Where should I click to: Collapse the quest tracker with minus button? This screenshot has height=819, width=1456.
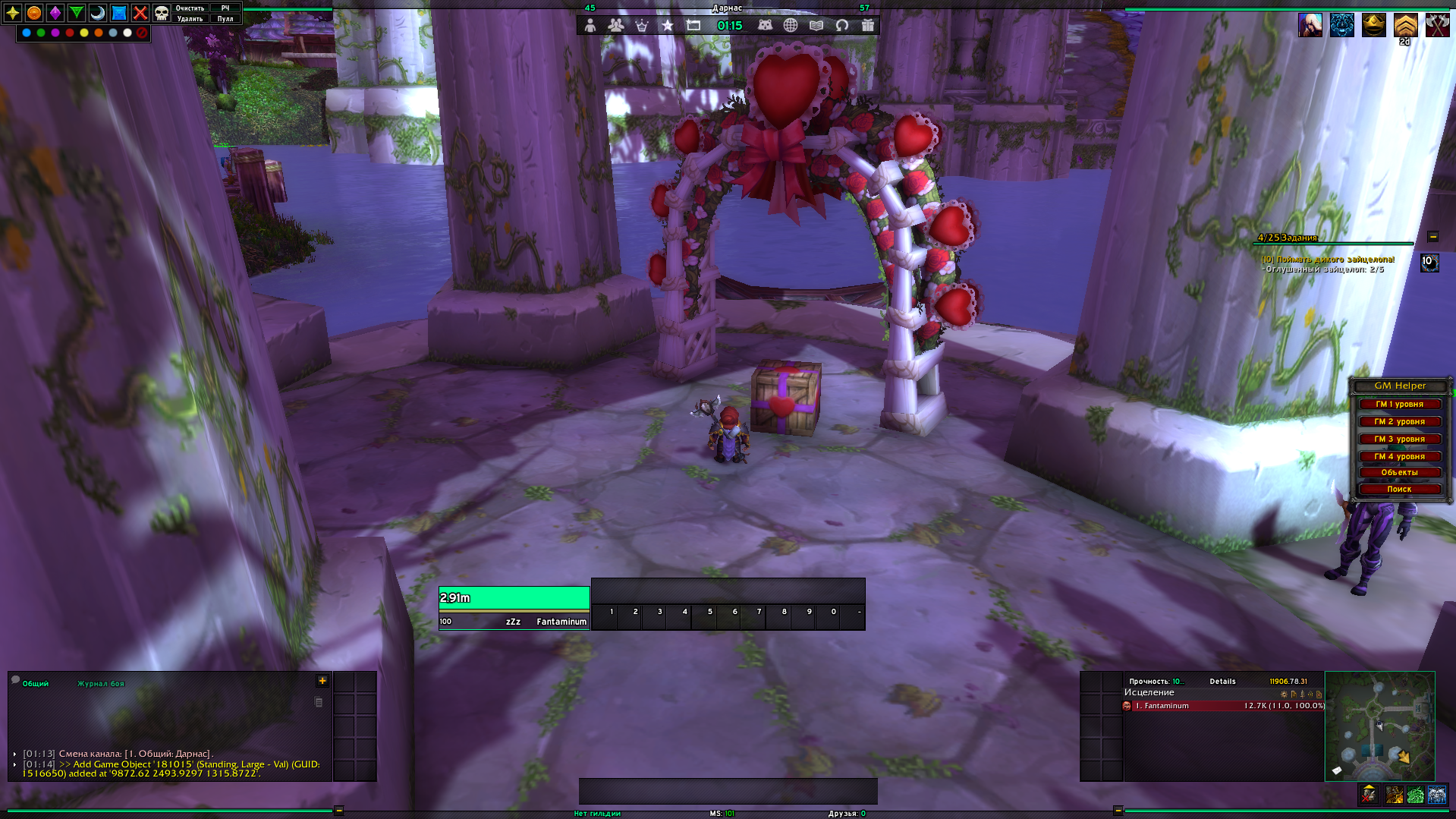(x=1433, y=237)
